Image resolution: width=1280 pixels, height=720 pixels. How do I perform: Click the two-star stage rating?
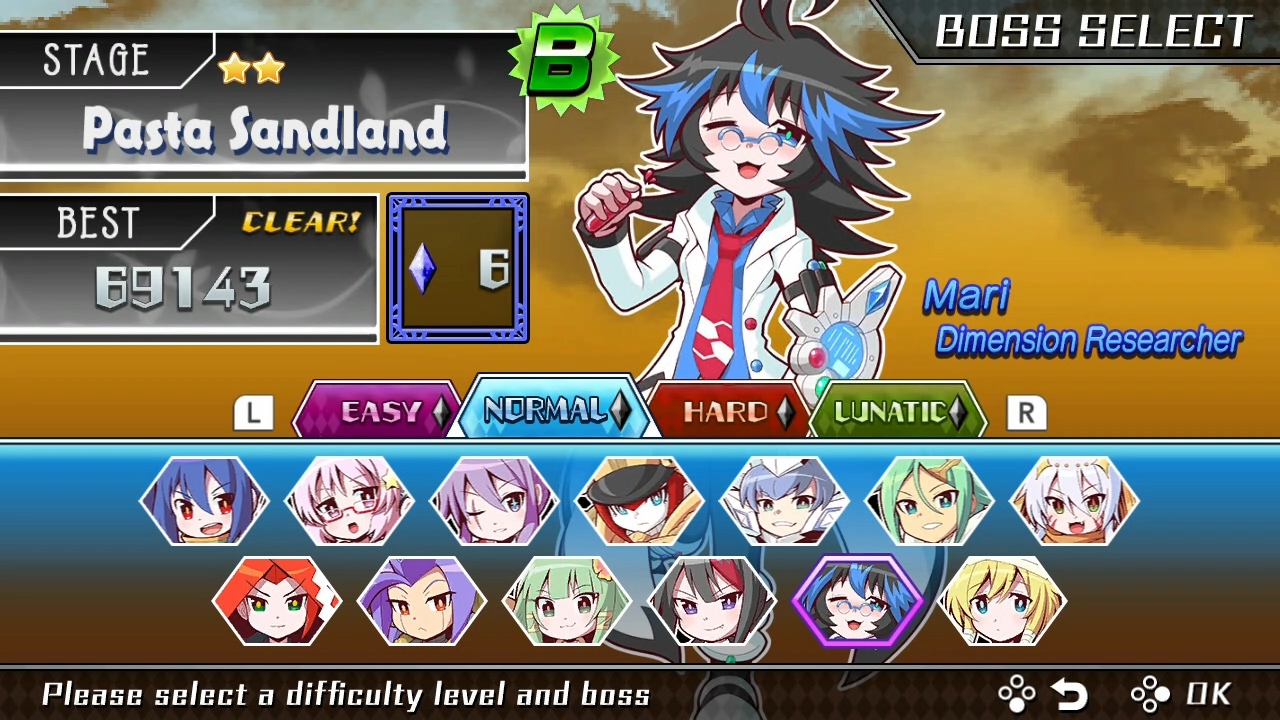point(248,67)
